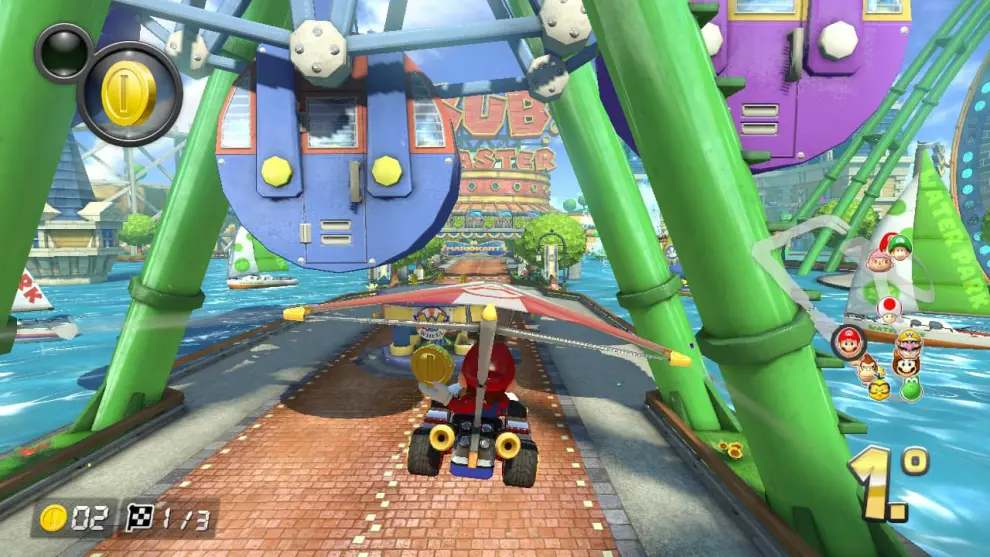Click Tanooki Mario's marker on the minimap
990x557 pixels.
(x=906, y=367)
